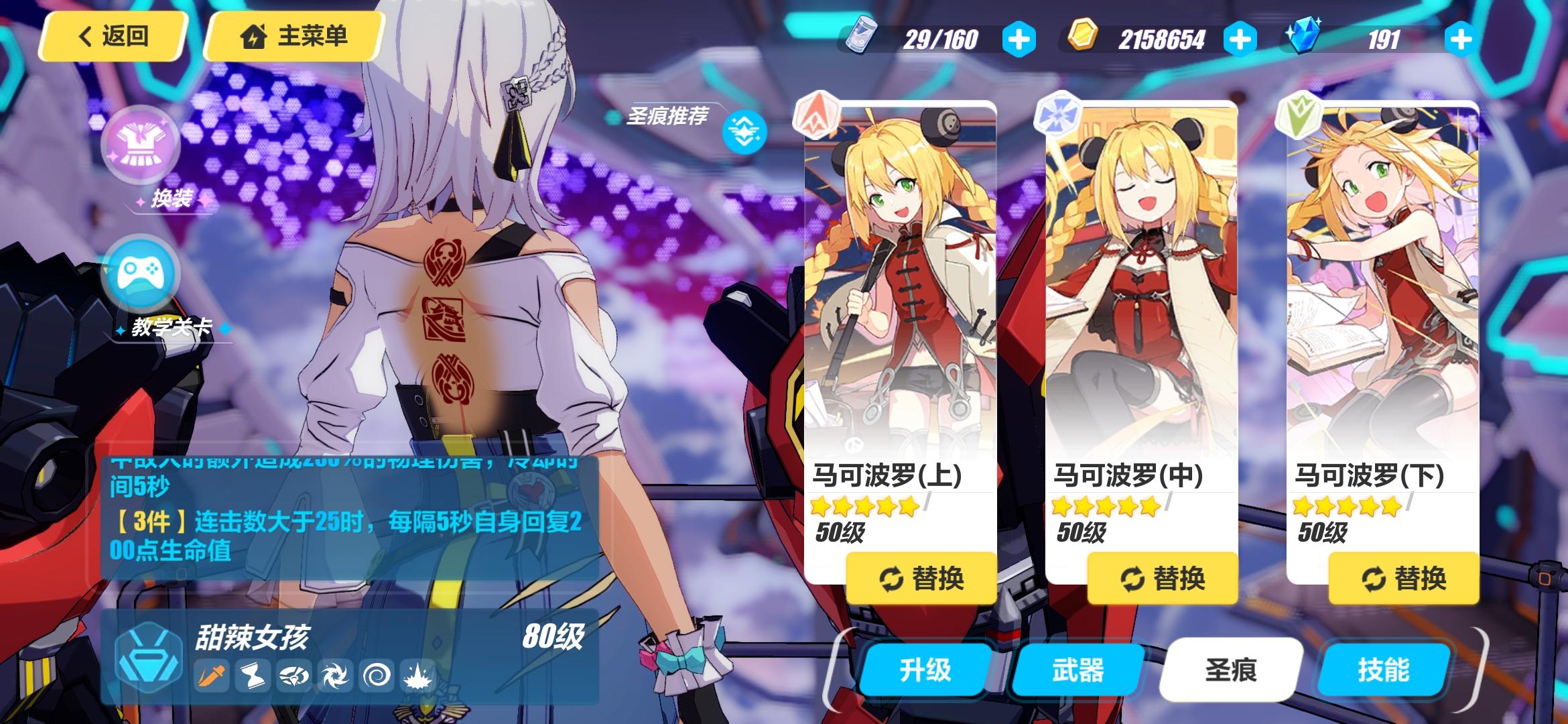1568x724 pixels.
Task: Open the 主菜单 main menu
Action: point(293,37)
